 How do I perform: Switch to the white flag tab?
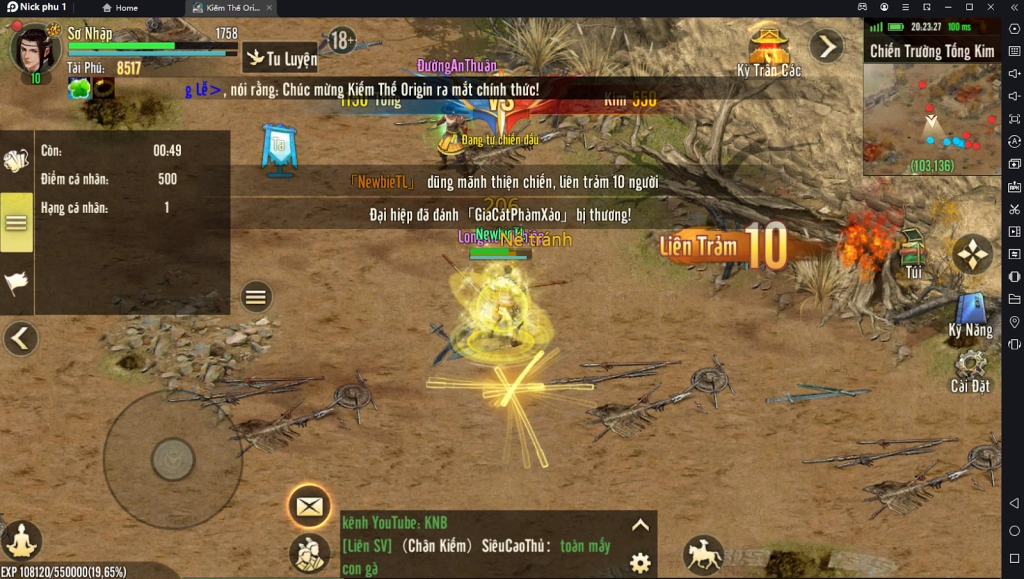pyautogui.click(x=16, y=283)
